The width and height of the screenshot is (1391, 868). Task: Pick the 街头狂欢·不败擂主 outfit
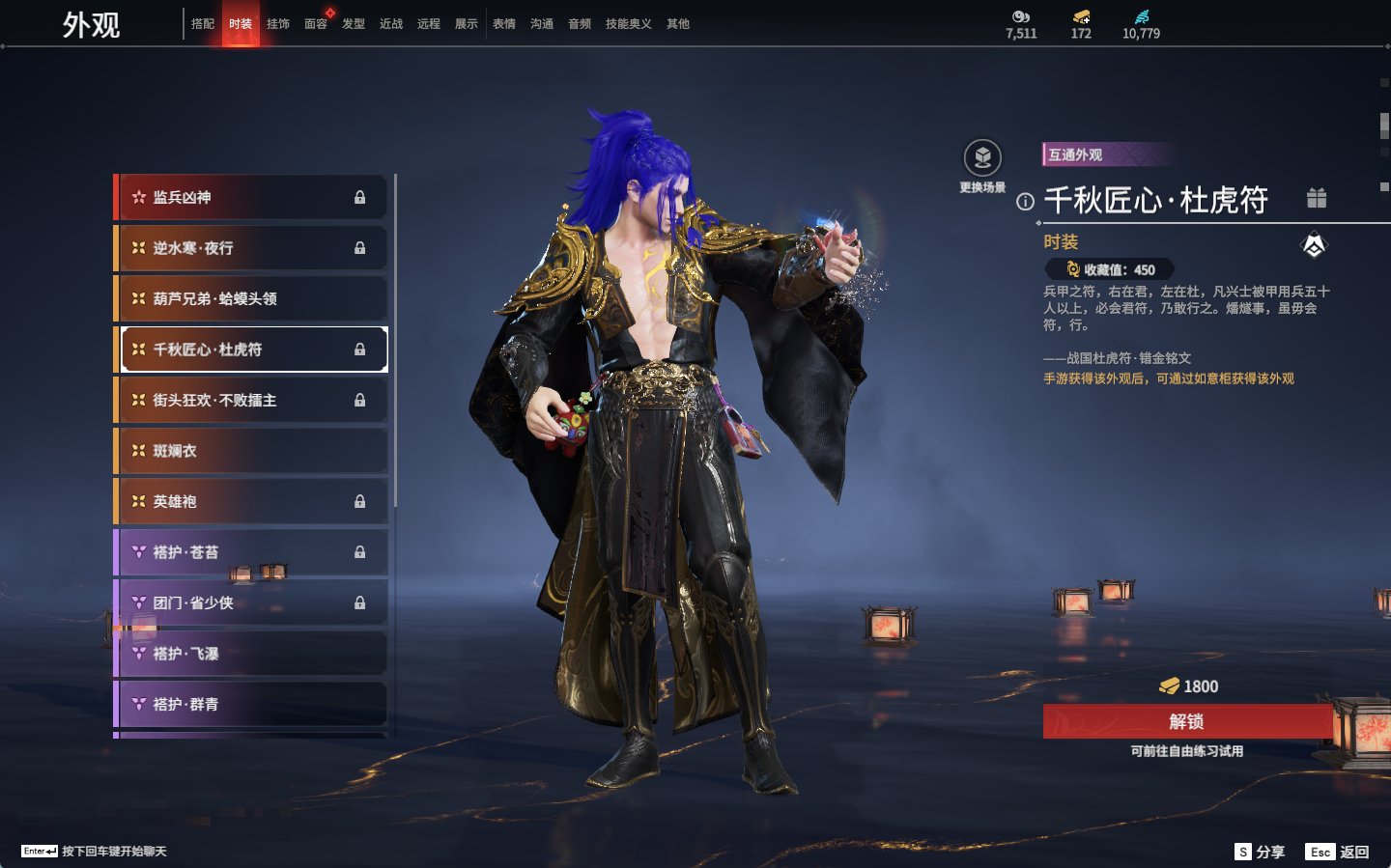pos(251,400)
